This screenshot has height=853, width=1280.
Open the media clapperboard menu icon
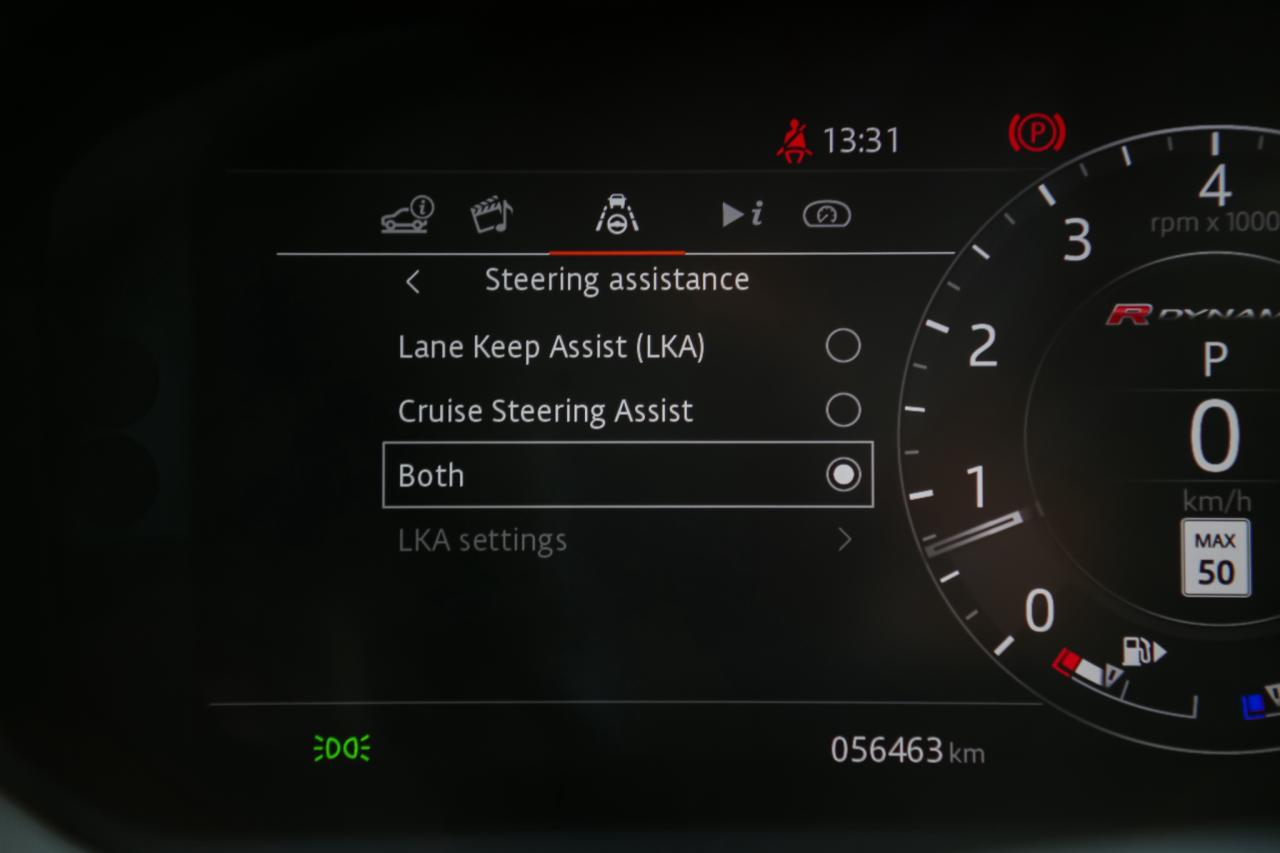(491, 212)
